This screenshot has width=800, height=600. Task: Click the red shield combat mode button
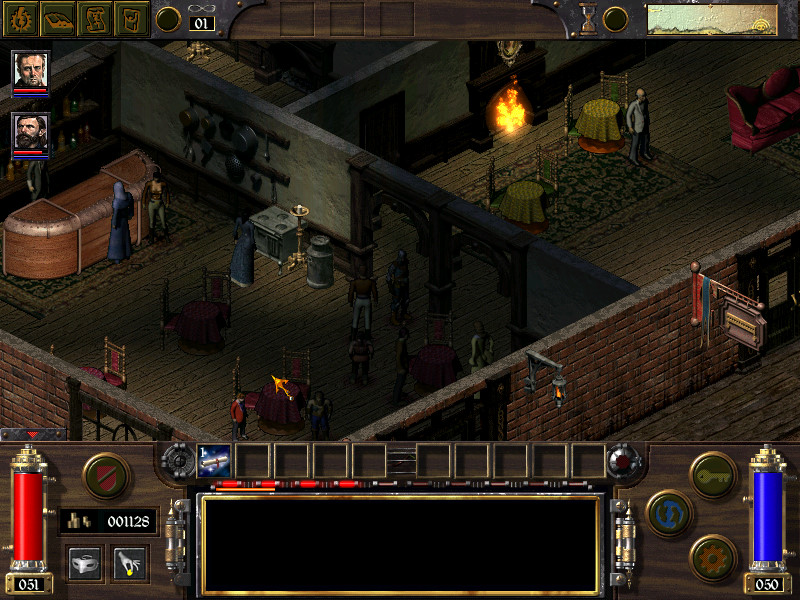106,475
